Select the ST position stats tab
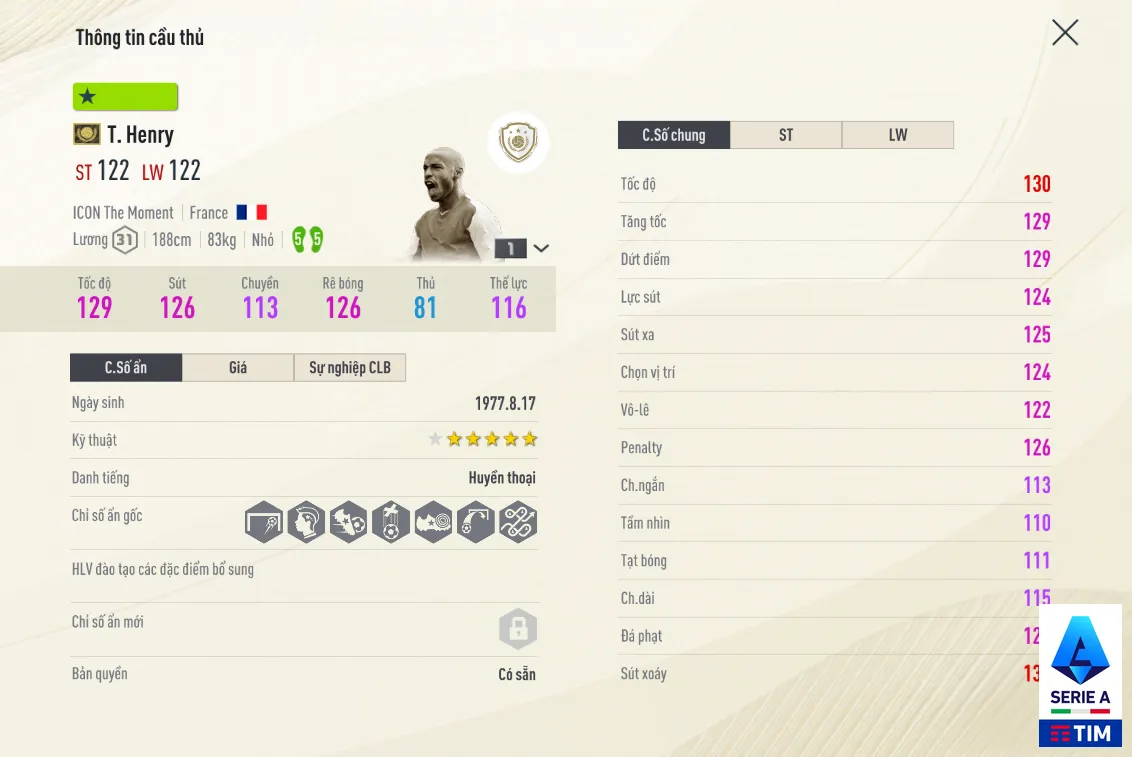 786,135
